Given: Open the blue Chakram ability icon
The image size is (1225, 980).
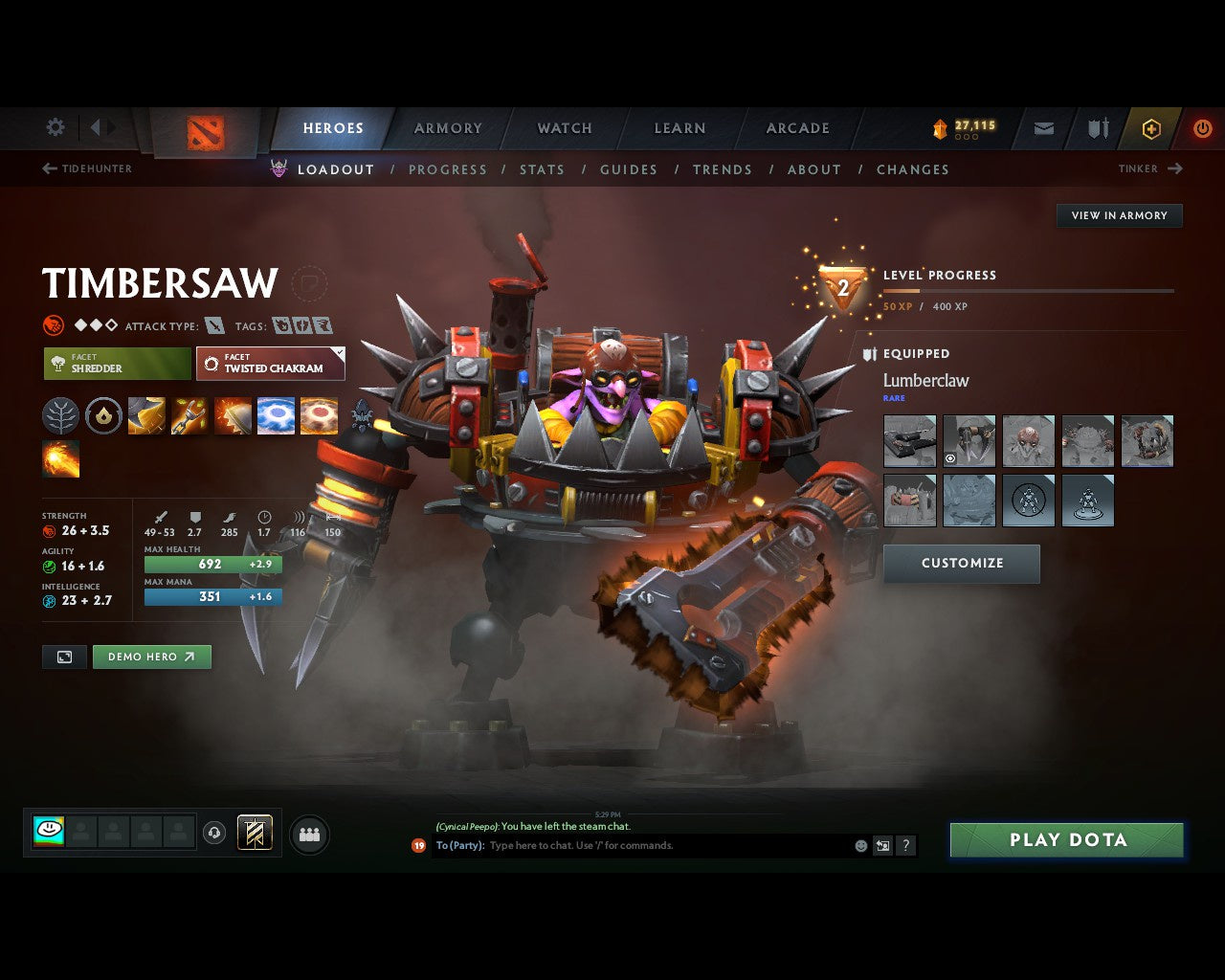Looking at the screenshot, I should (x=276, y=415).
